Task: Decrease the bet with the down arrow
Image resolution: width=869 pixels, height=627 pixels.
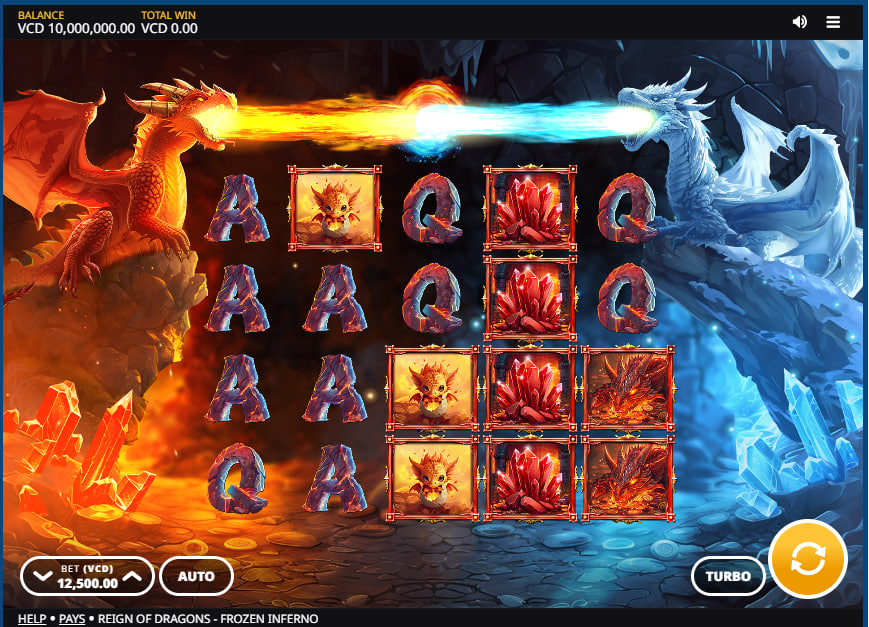Action: pyautogui.click(x=41, y=577)
